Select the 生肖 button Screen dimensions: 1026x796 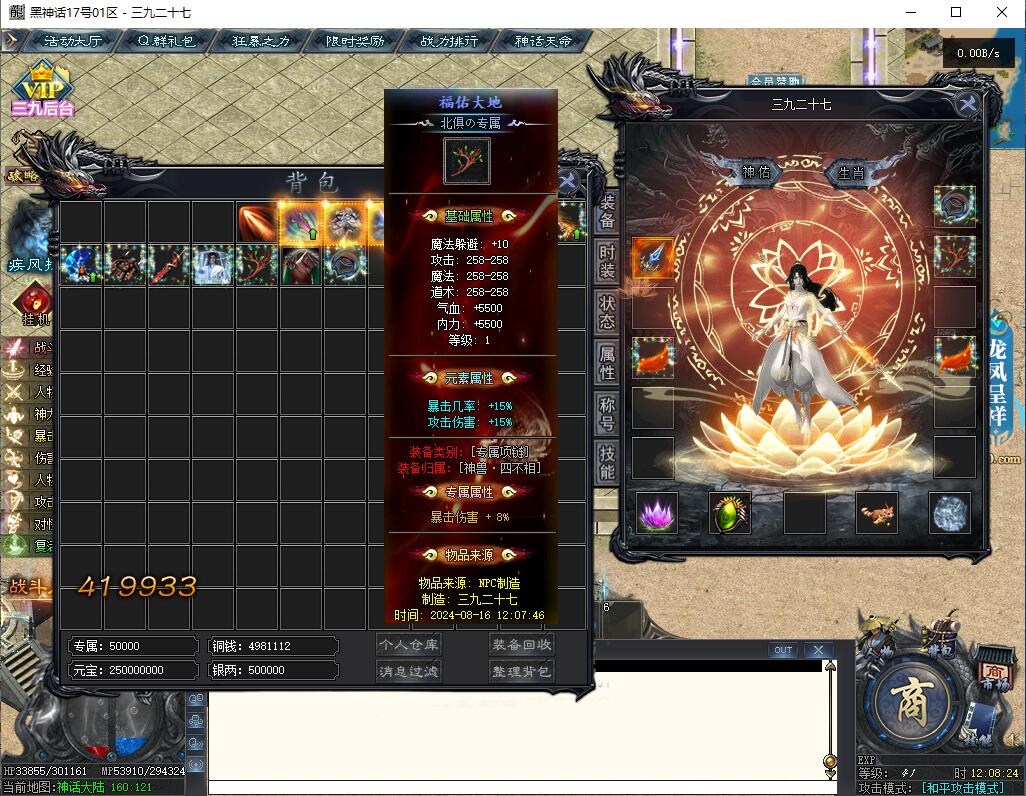coord(851,172)
